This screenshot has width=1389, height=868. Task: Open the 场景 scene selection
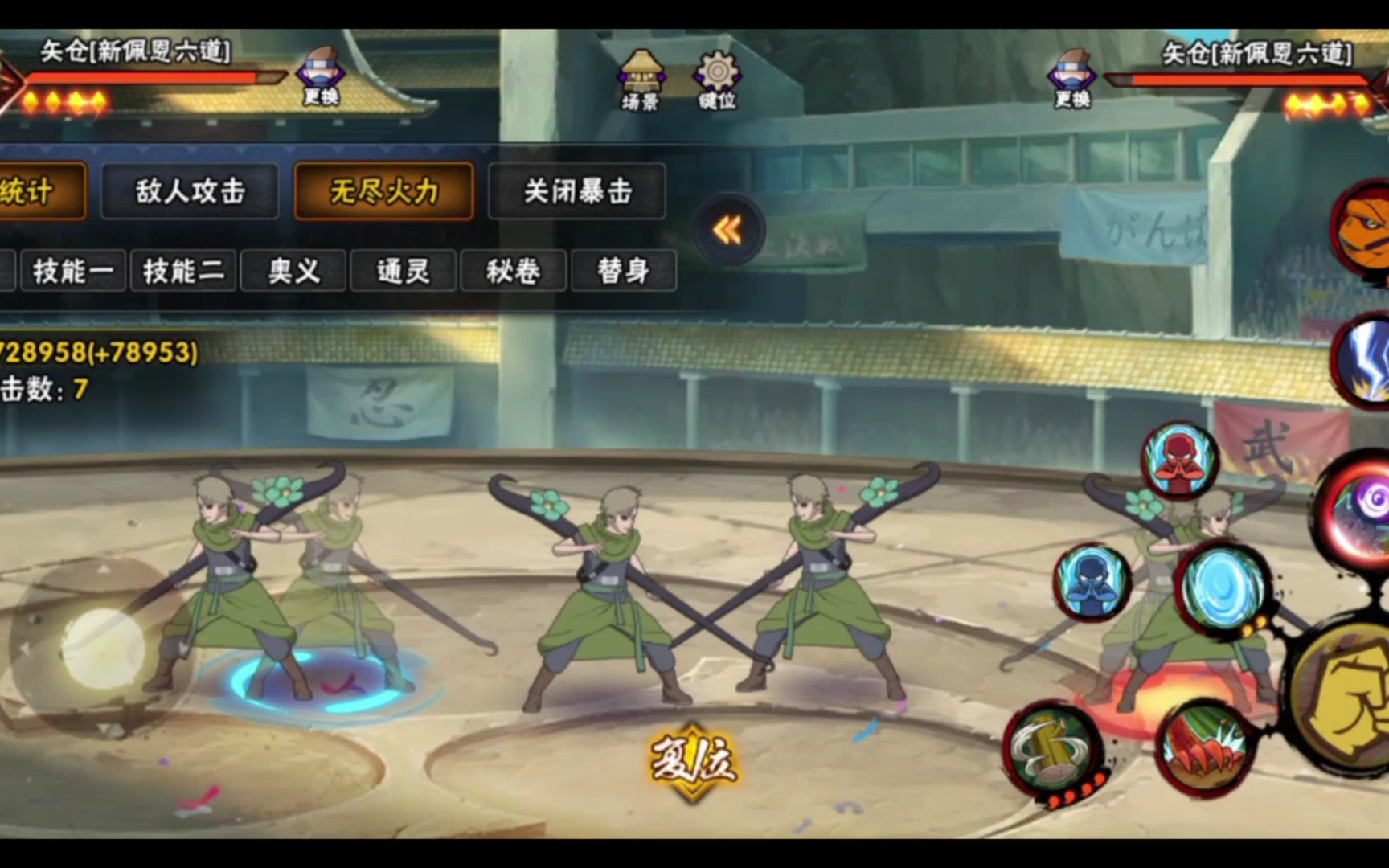pyautogui.click(x=640, y=80)
